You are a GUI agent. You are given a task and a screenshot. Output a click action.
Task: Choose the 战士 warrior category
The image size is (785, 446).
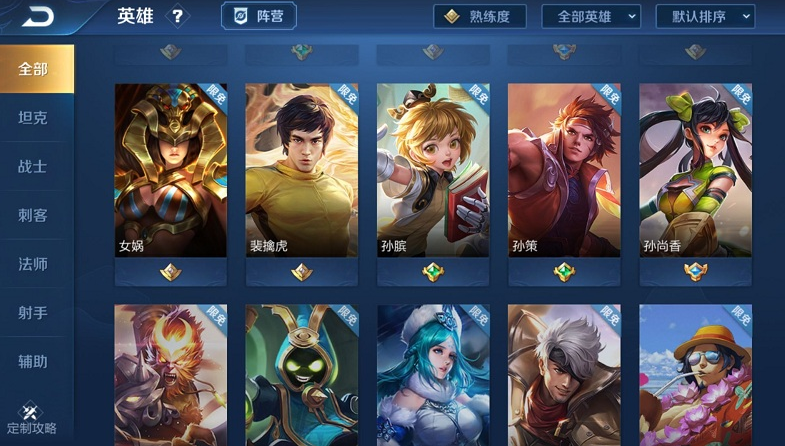coord(34,167)
